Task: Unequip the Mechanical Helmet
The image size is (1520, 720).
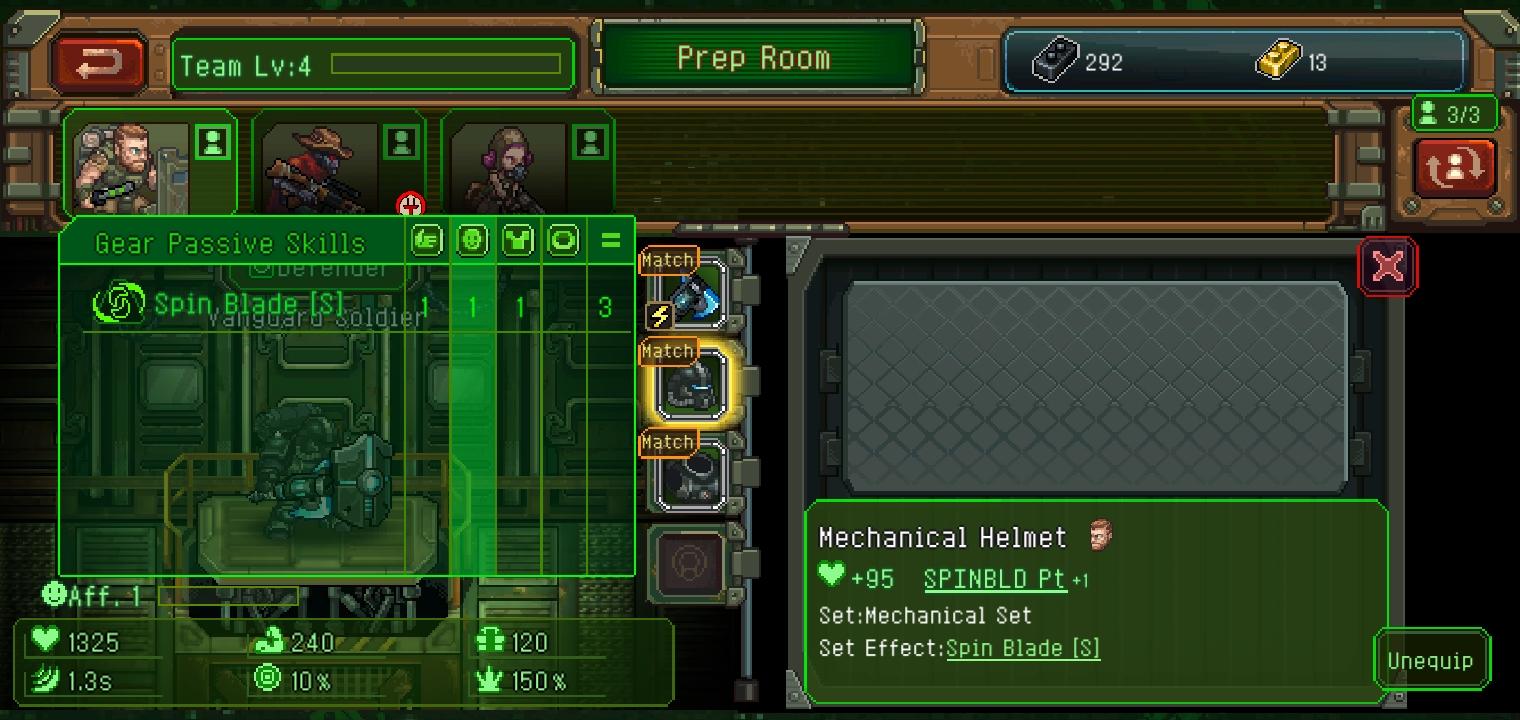Action: pyautogui.click(x=1430, y=661)
